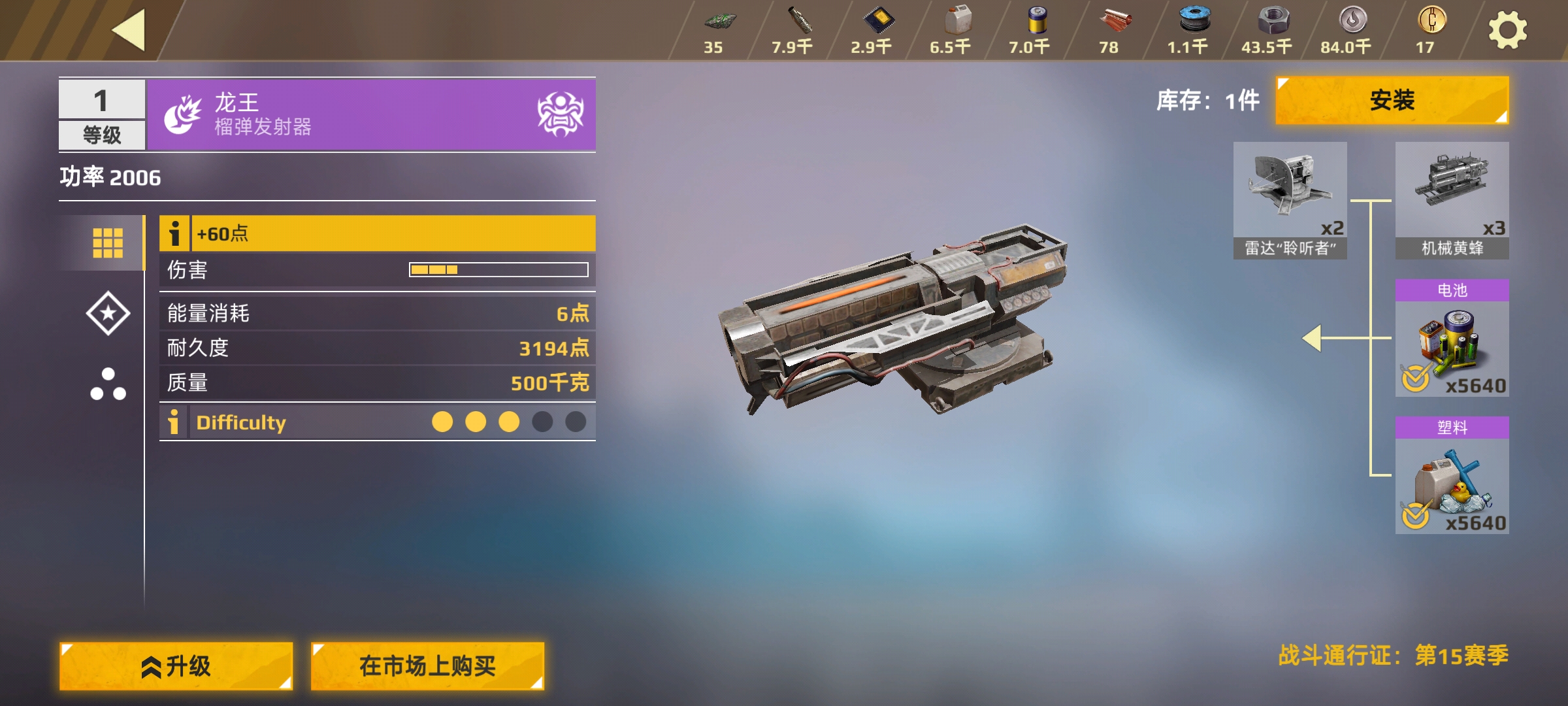Tap the coin currency icon
The height and width of the screenshot is (706, 1568).
[x=1431, y=21]
